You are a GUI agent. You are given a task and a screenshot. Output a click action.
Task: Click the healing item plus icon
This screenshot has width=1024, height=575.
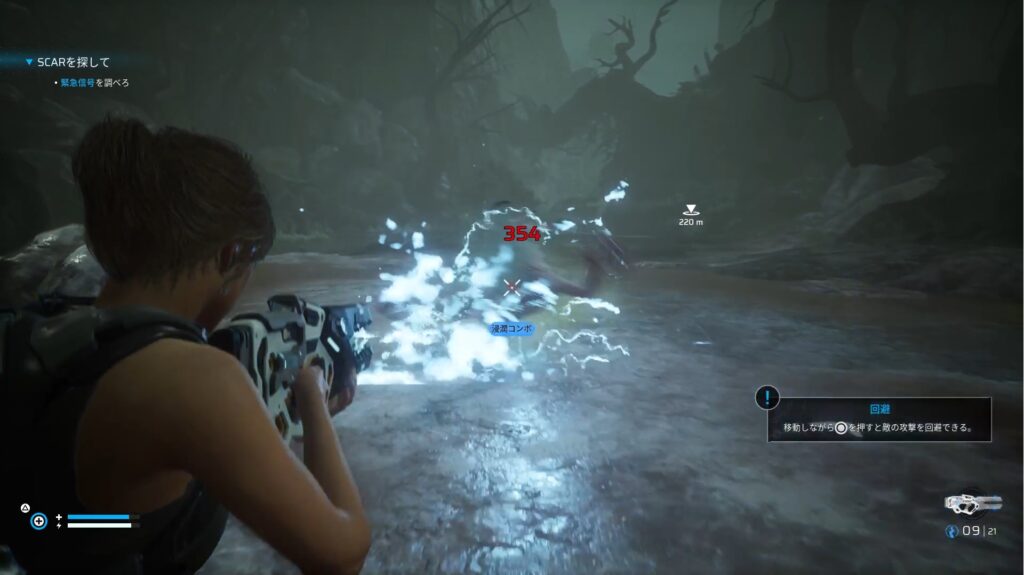pyautogui.click(x=38, y=521)
